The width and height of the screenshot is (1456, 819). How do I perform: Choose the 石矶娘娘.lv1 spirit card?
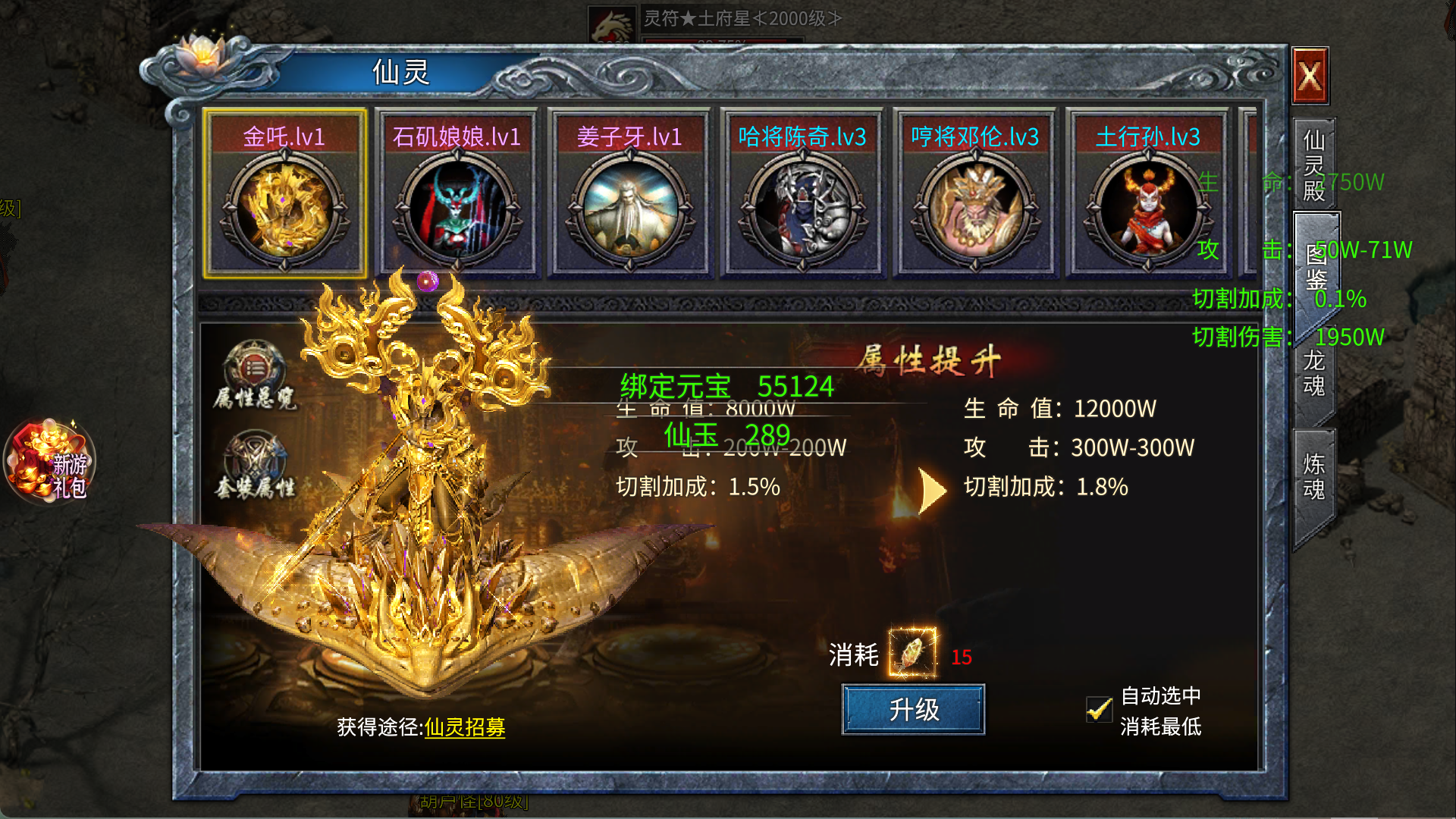[x=457, y=193]
